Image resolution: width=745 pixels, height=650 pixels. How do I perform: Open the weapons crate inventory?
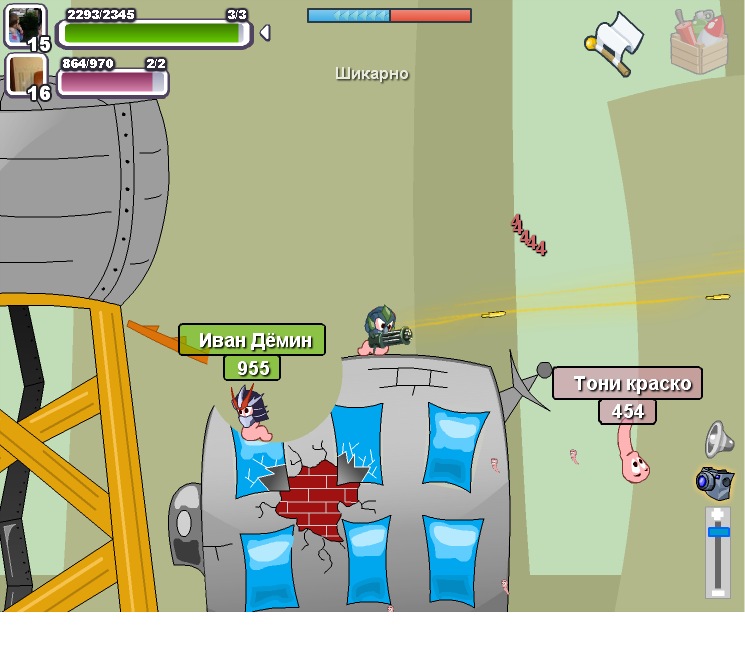pyautogui.click(x=698, y=42)
